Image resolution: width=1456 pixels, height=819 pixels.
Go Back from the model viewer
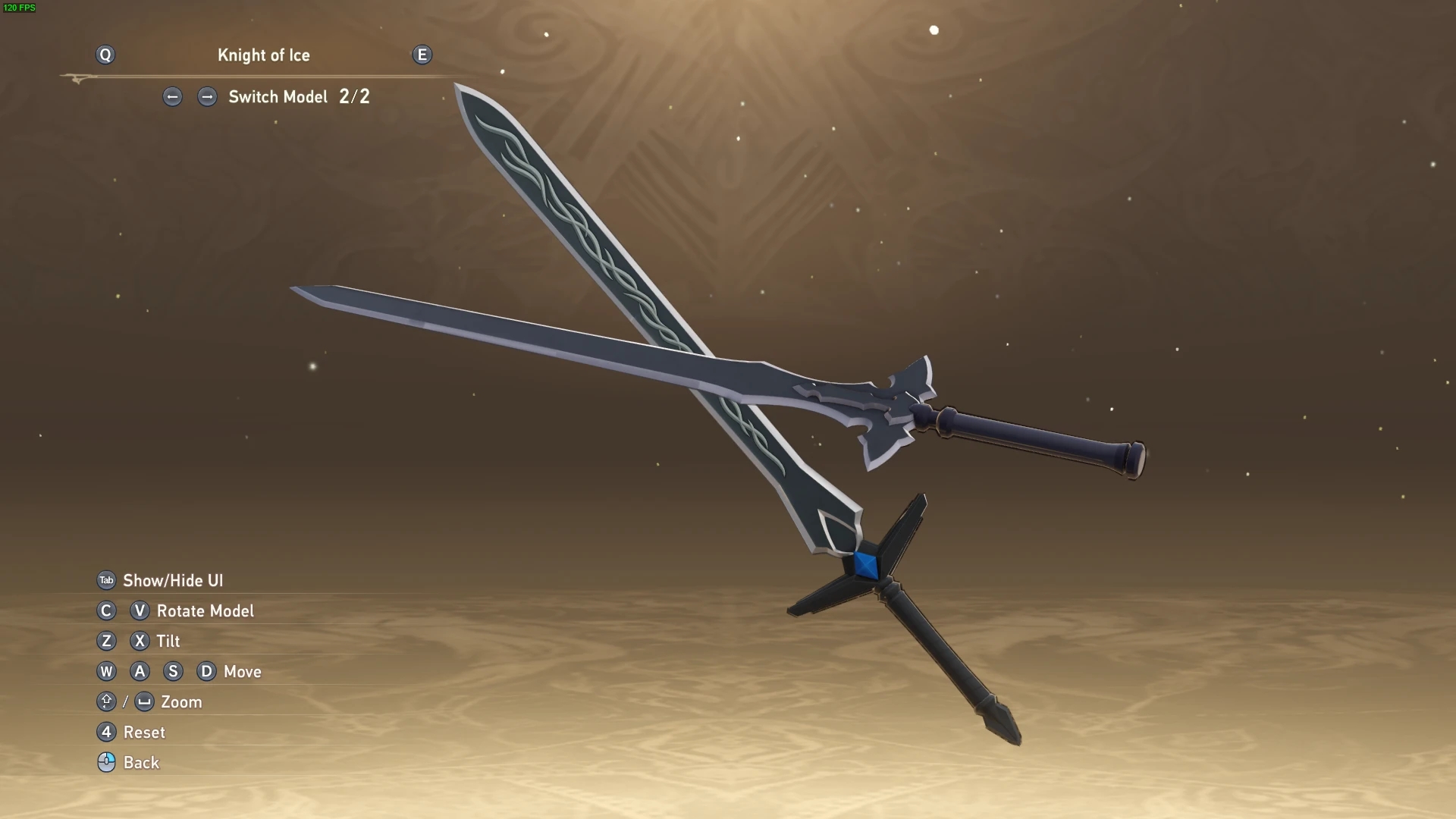point(141,763)
